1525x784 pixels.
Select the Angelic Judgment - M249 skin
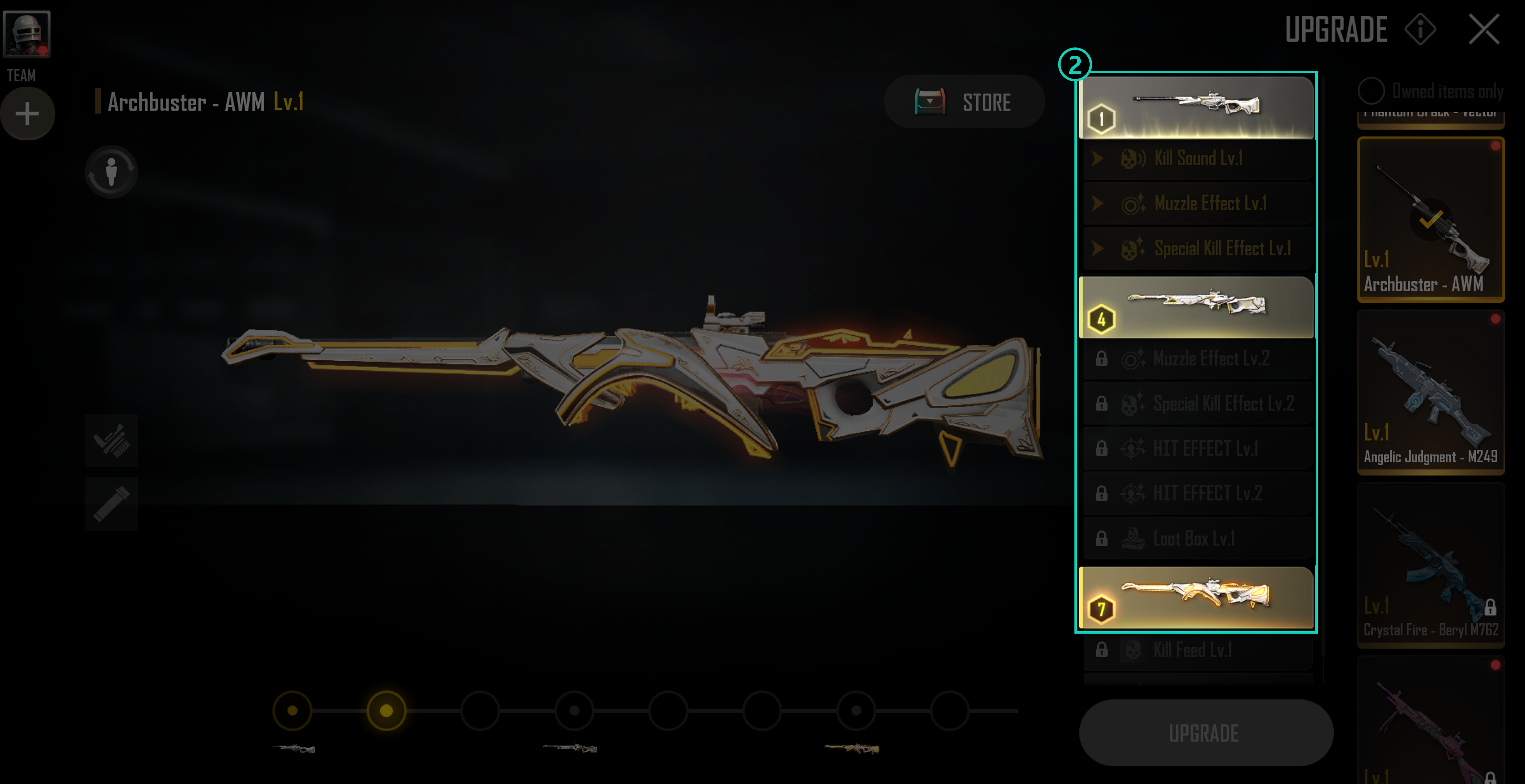point(1430,392)
